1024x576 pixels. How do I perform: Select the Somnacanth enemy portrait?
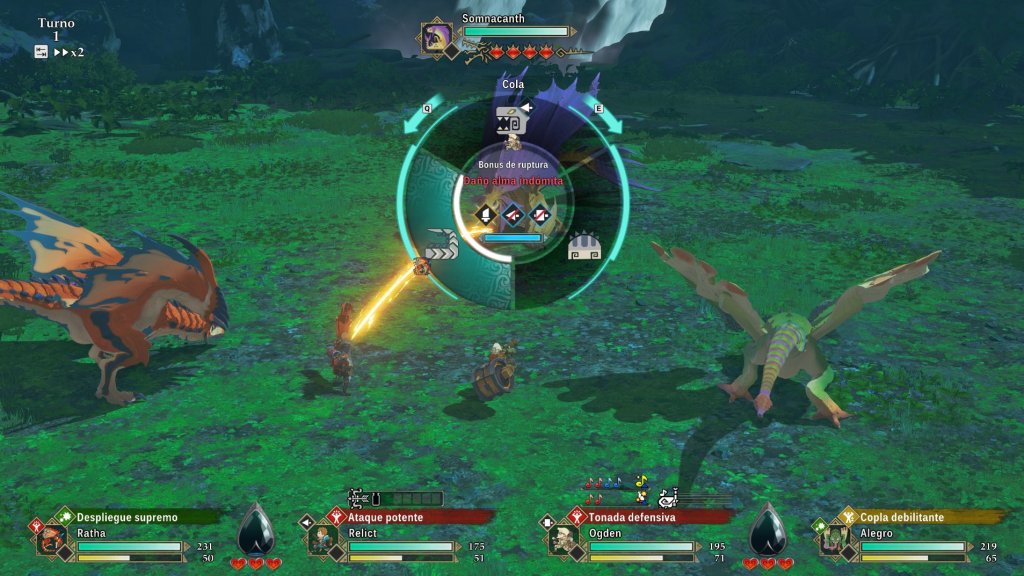click(437, 38)
